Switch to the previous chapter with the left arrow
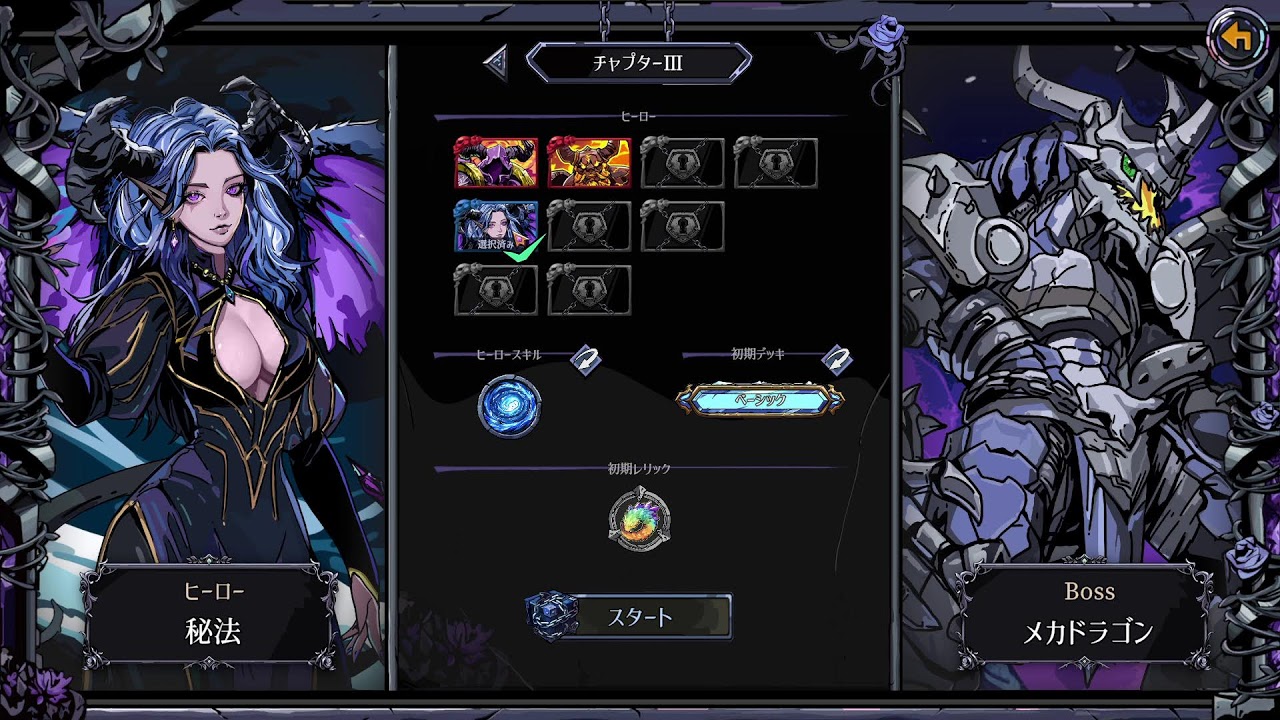Viewport: 1280px width, 720px height. click(496, 63)
